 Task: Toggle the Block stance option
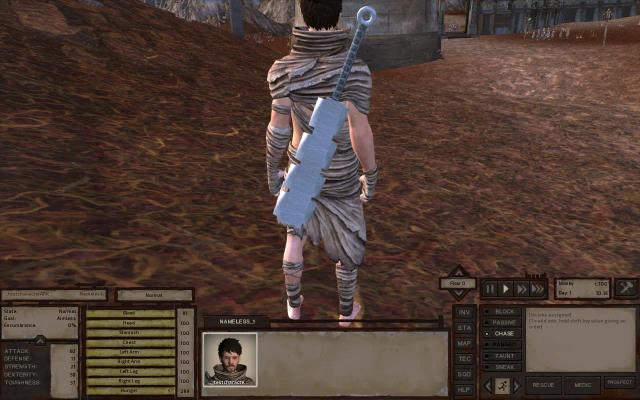point(503,311)
